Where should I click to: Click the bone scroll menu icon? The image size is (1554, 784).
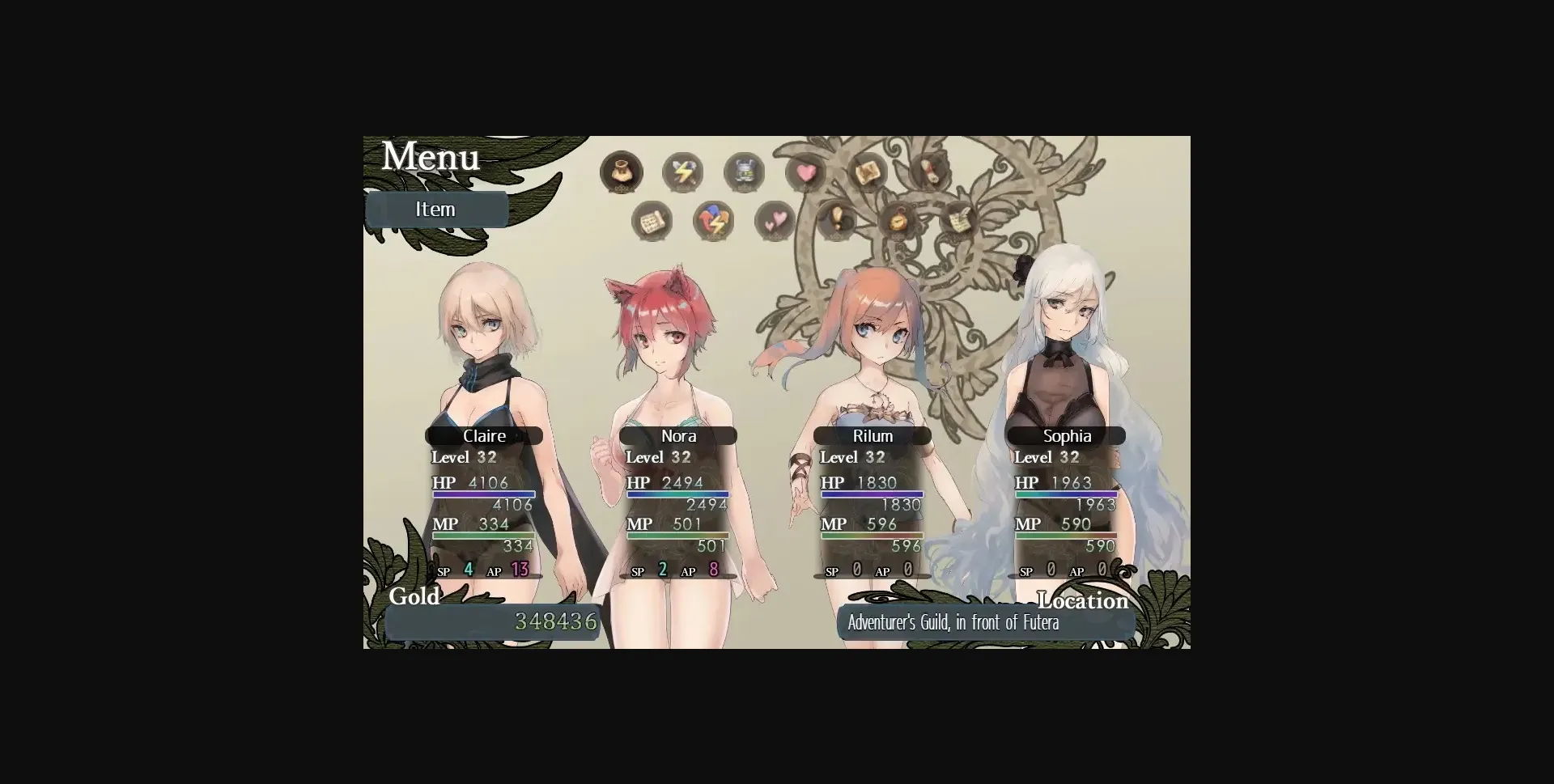coord(931,172)
